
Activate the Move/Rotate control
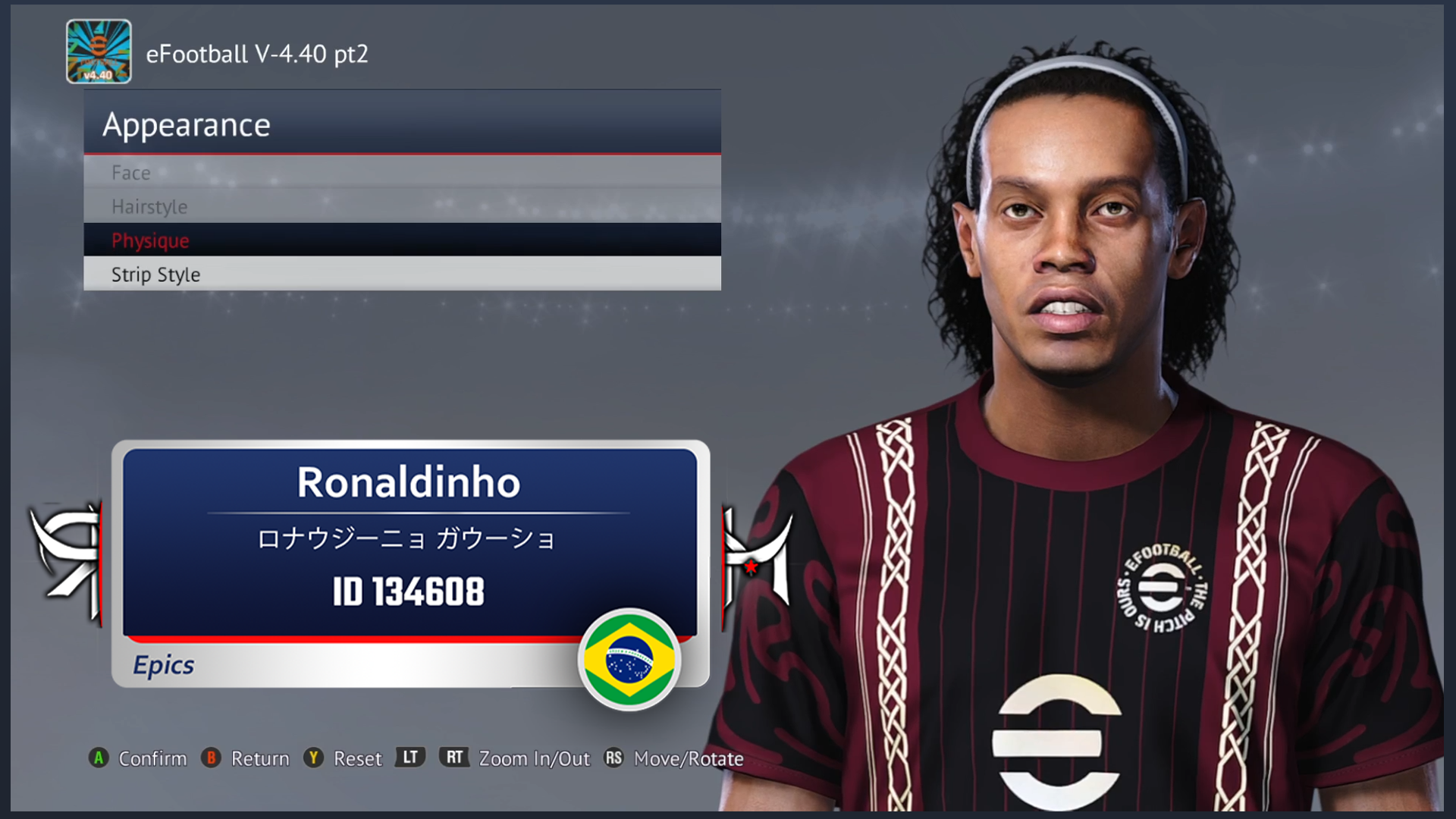click(x=689, y=758)
